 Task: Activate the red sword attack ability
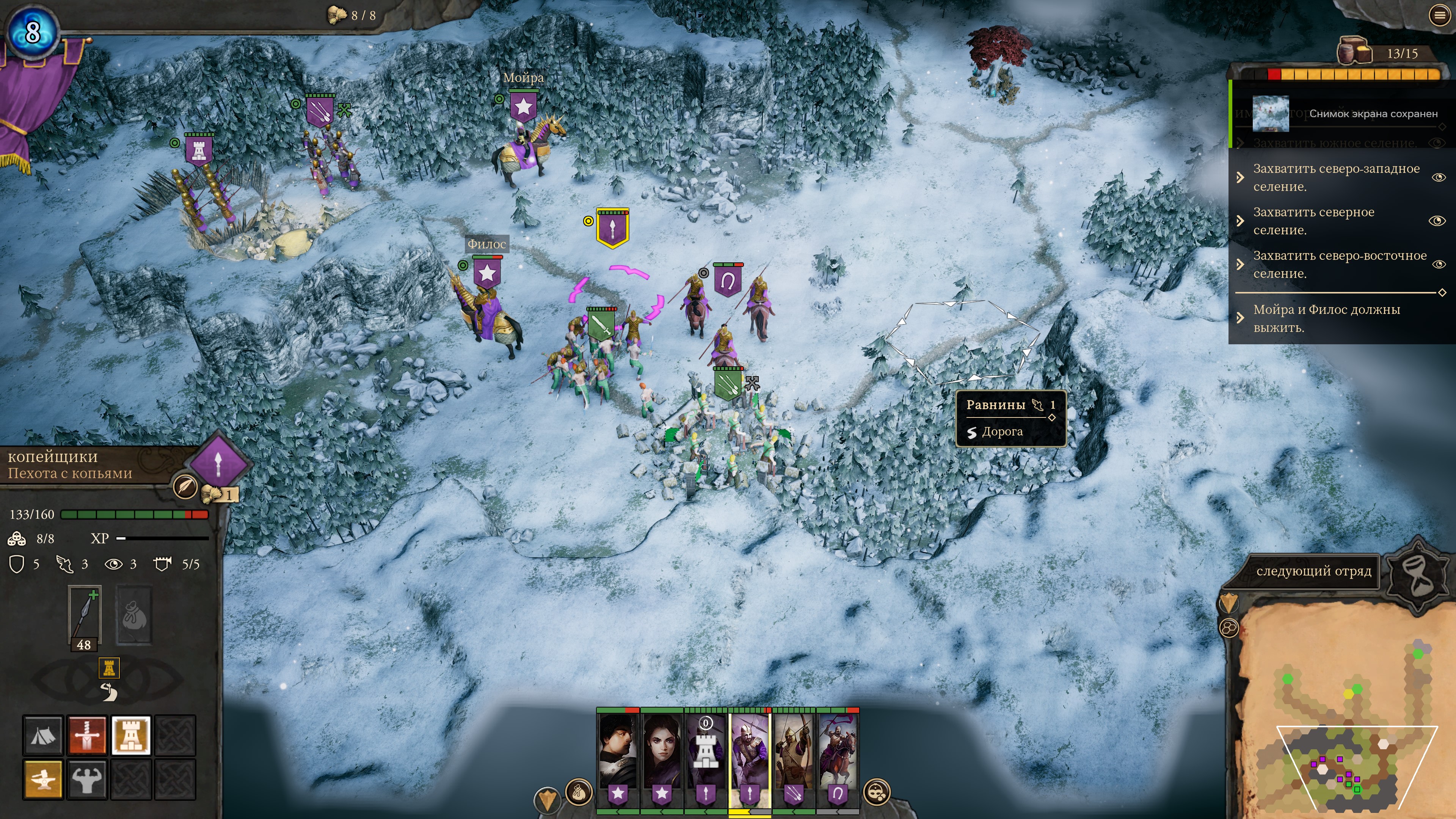(x=87, y=735)
